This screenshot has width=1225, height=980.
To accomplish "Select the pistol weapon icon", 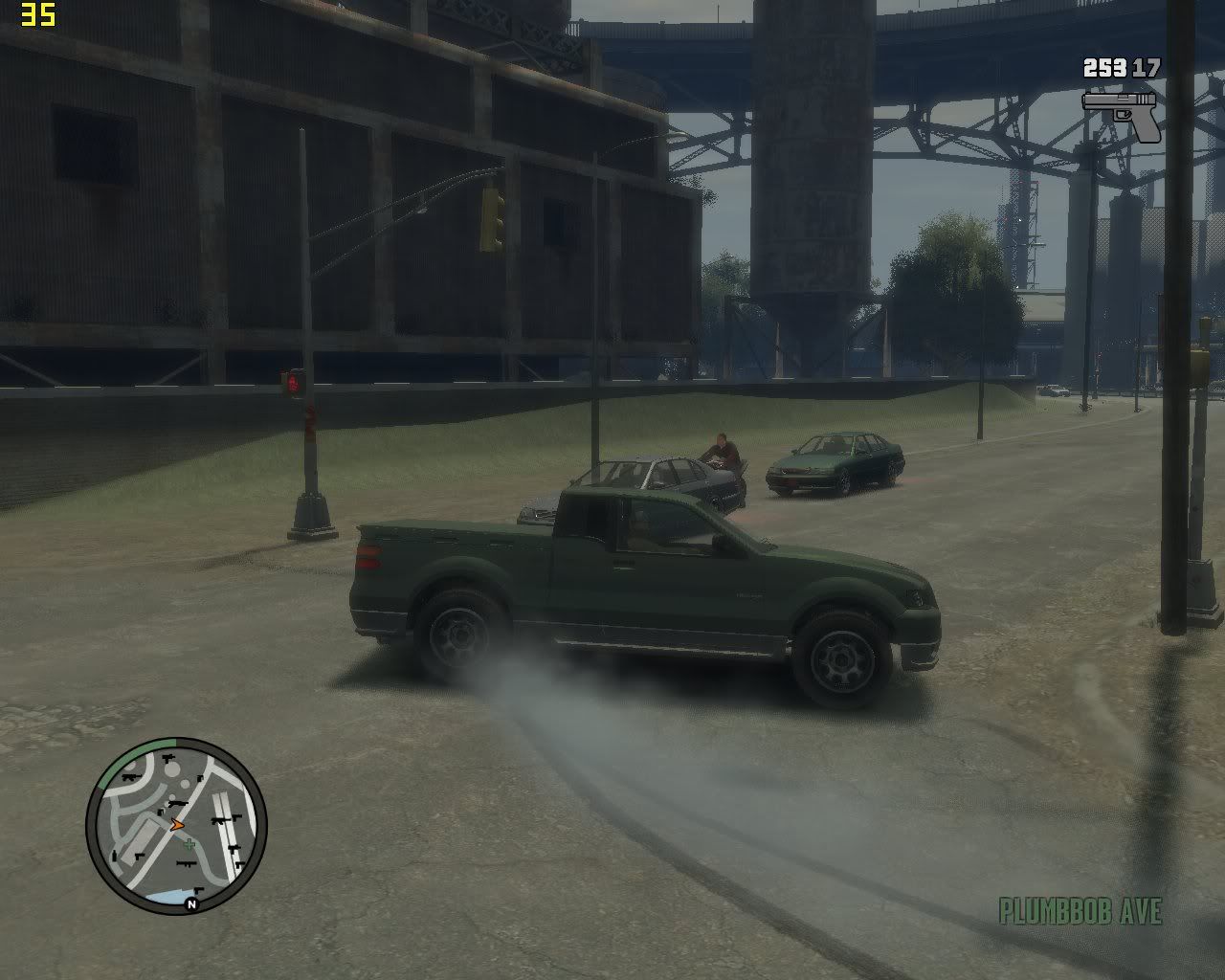I will pos(1122,114).
